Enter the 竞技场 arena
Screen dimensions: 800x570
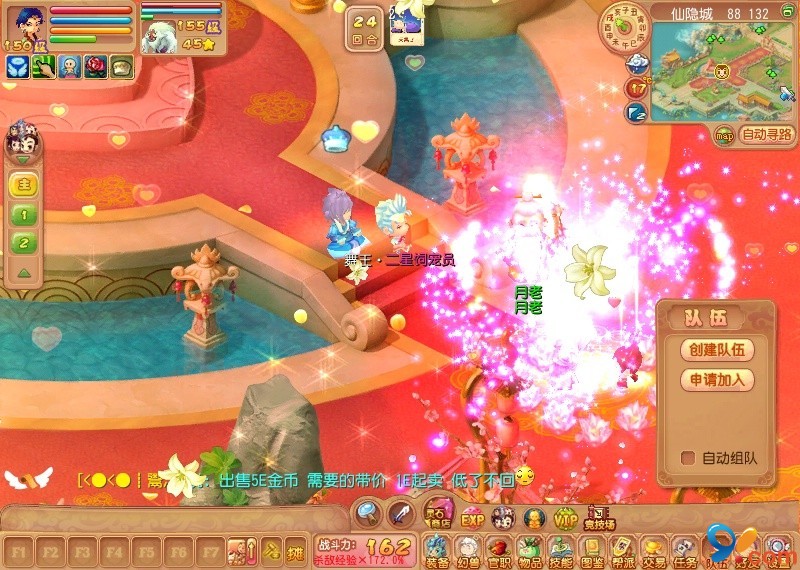coord(599,517)
